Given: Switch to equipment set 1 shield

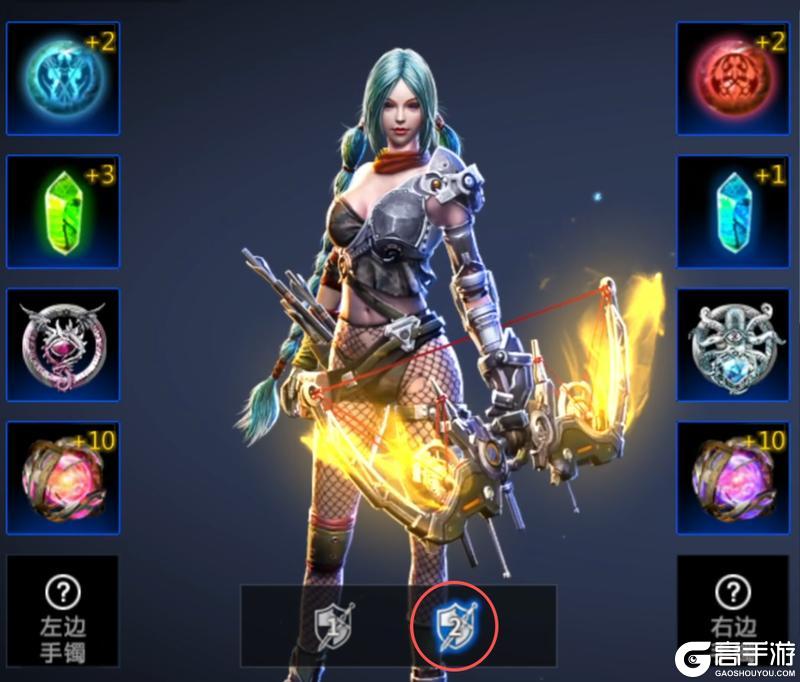Looking at the screenshot, I should tap(333, 627).
